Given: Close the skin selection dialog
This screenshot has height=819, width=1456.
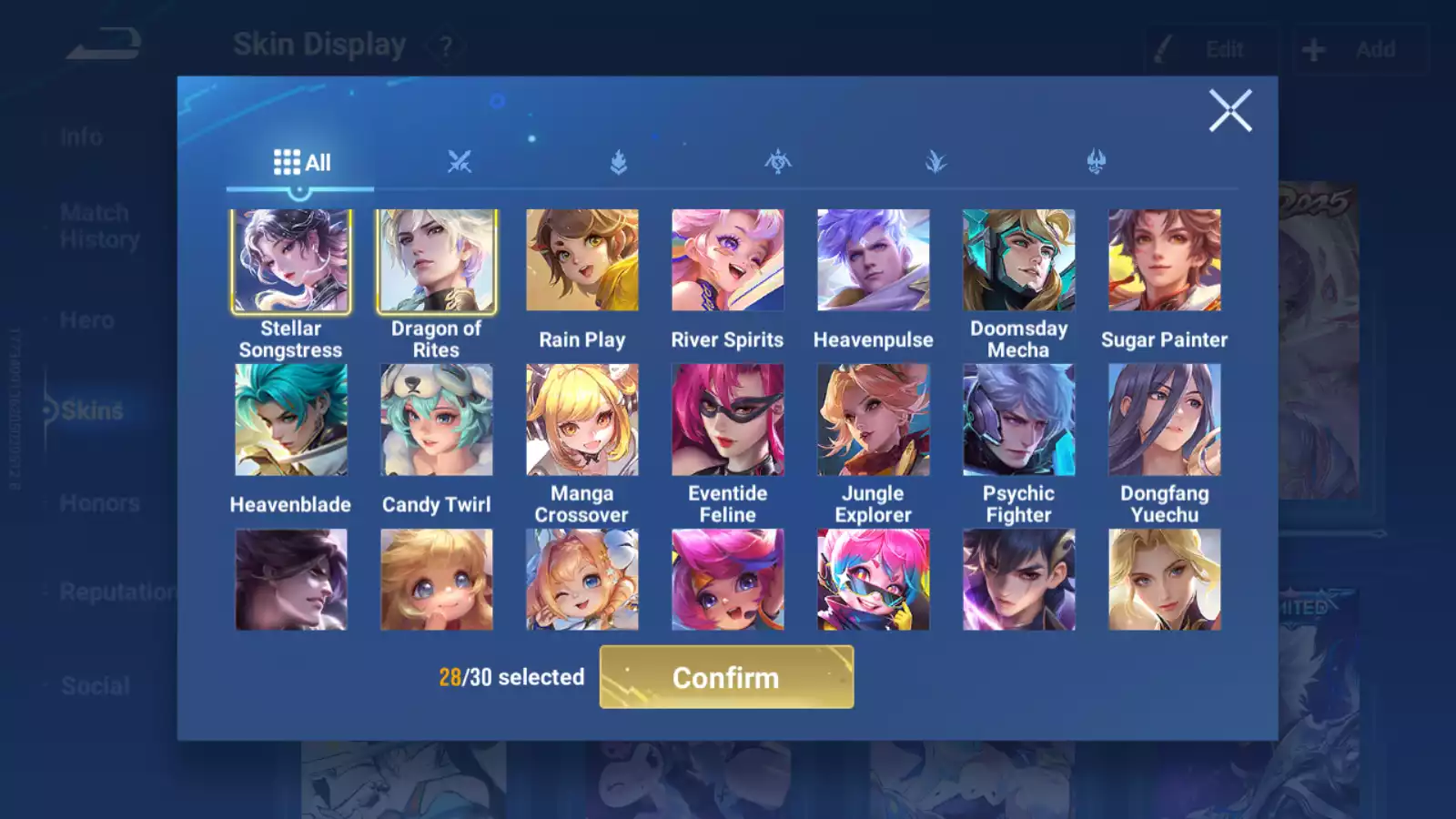Looking at the screenshot, I should point(1229,111).
